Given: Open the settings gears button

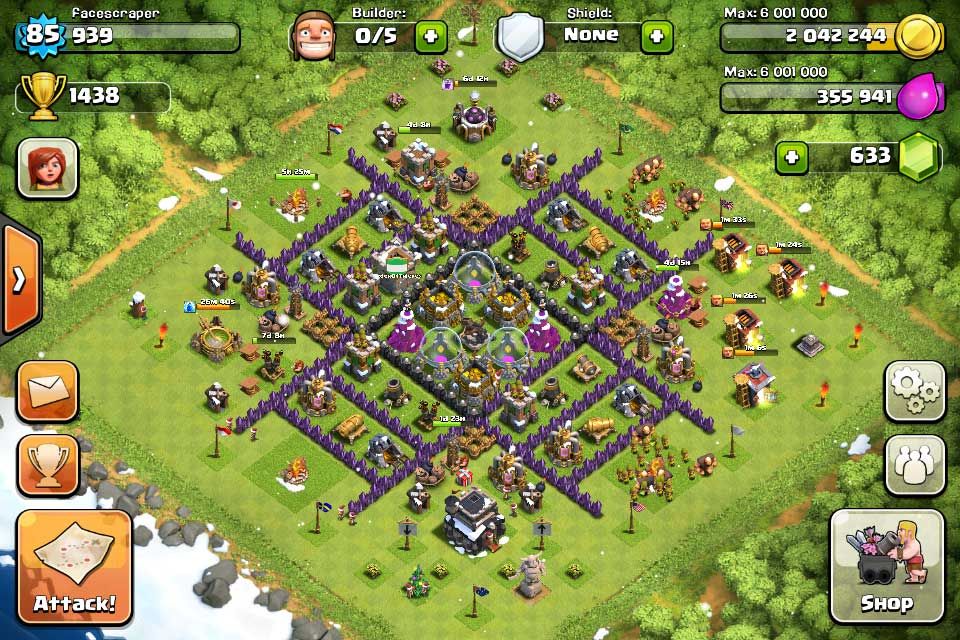Looking at the screenshot, I should click(x=915, y=391).
